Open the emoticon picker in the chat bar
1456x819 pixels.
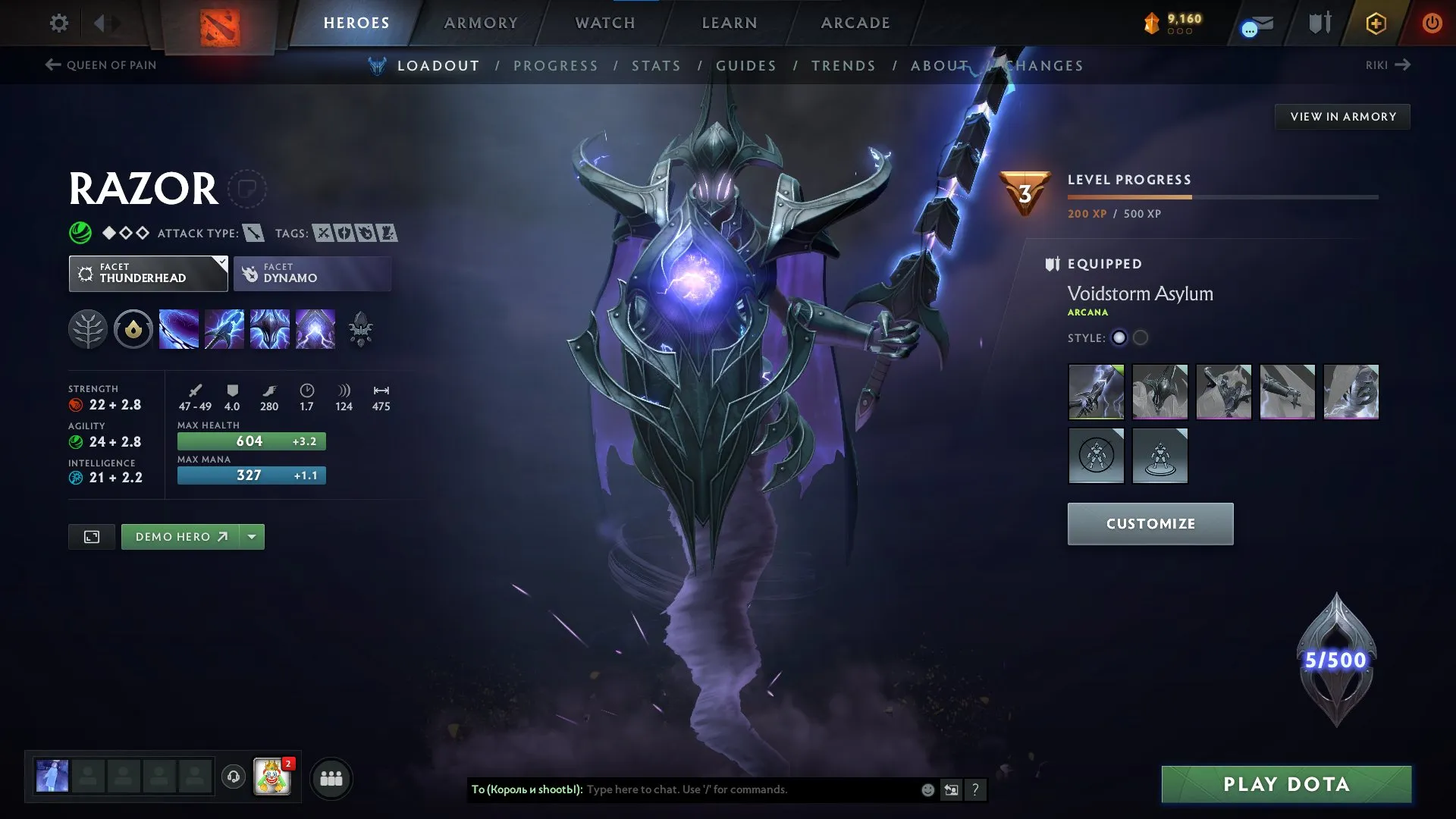pyautogui.click(x=927, y=789)
